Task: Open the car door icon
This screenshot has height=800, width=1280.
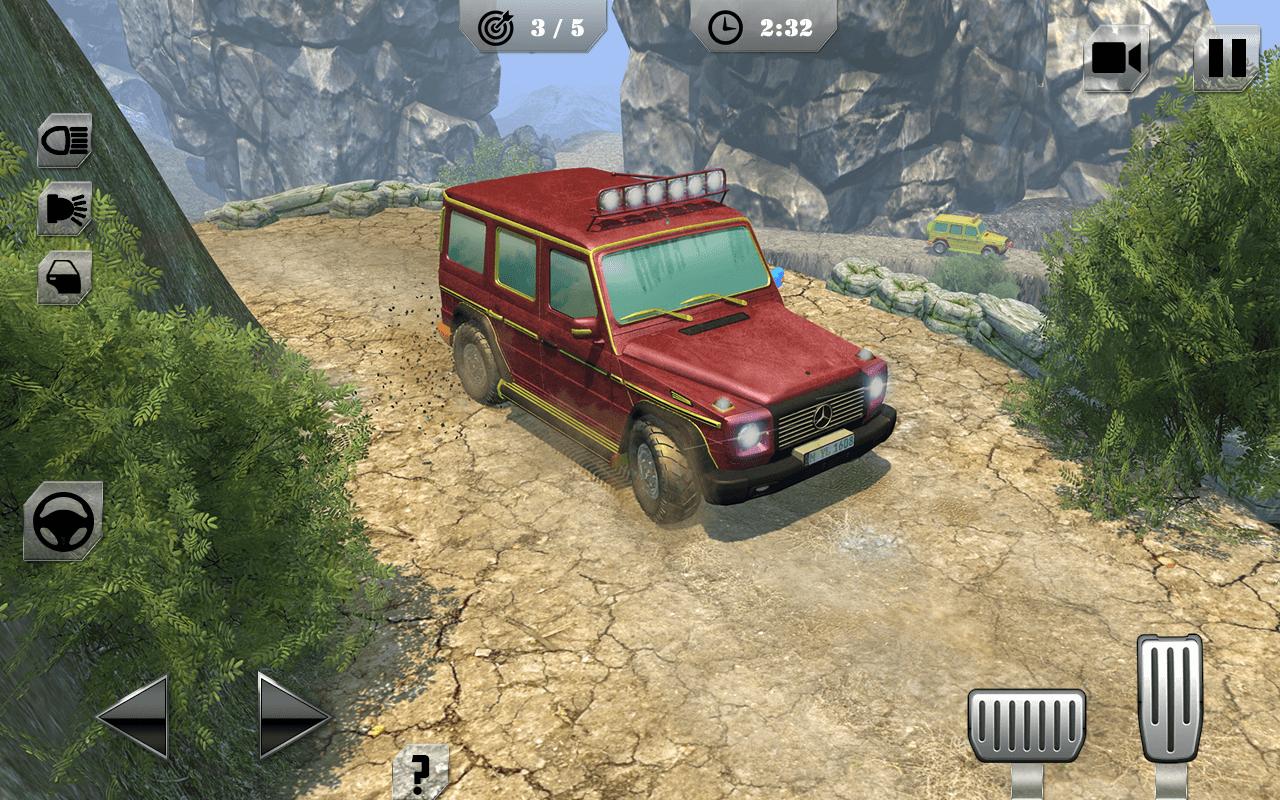Action: click(x=65, y=277)
